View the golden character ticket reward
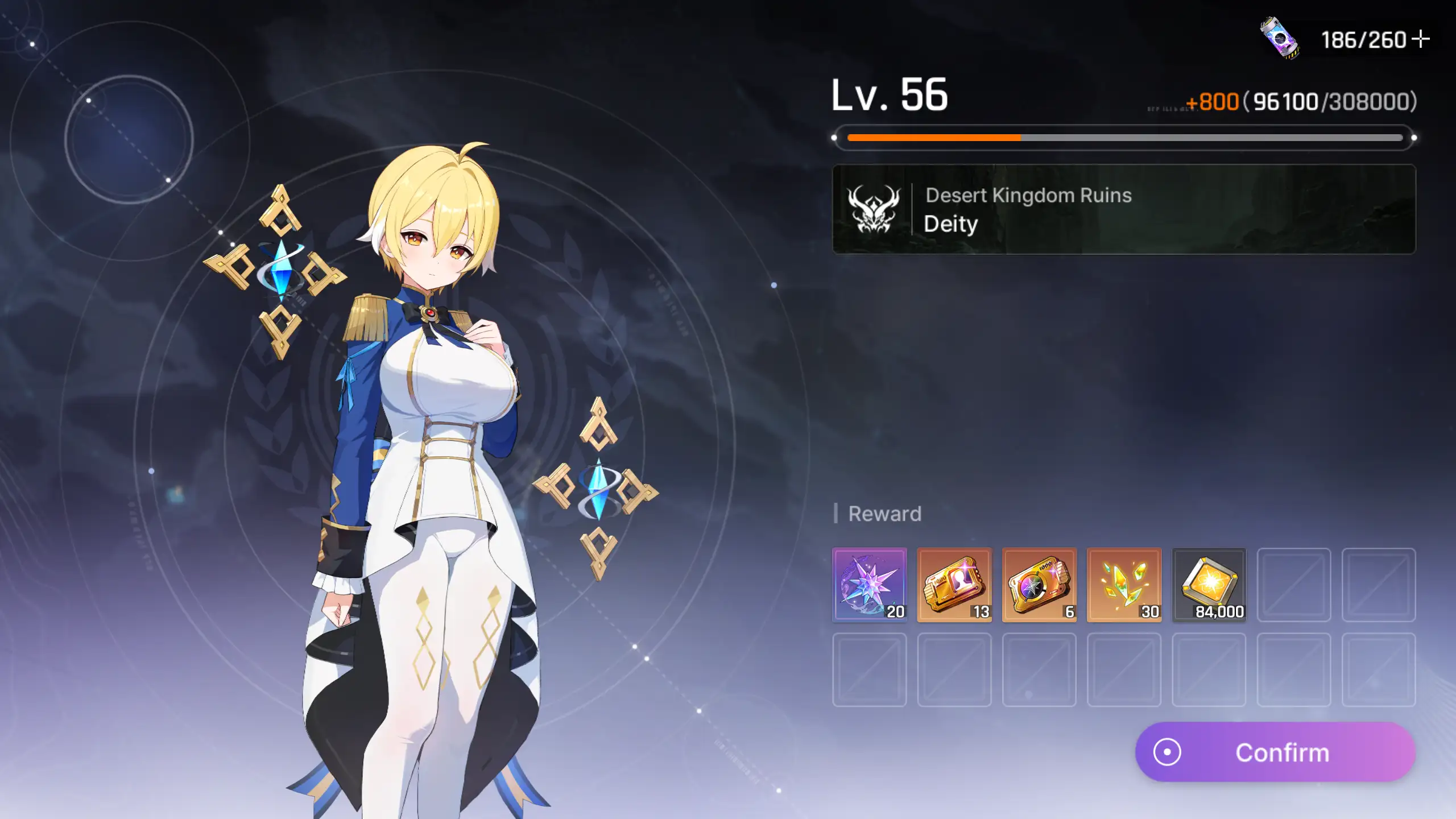 (954, 584)
